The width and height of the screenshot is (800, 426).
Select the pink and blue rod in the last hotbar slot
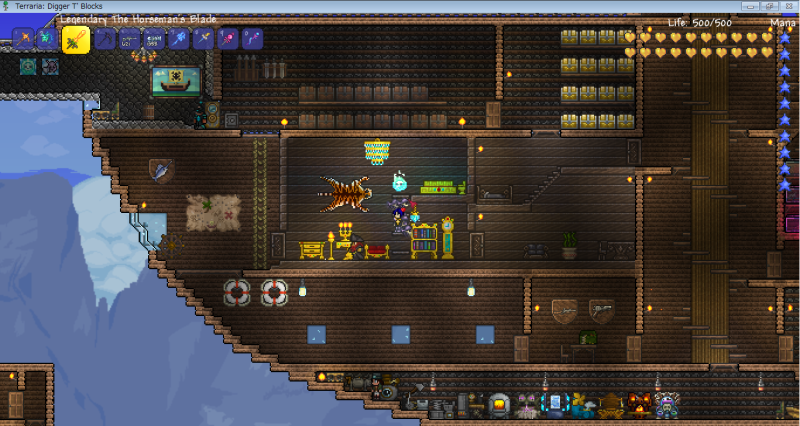pos(254,40)
